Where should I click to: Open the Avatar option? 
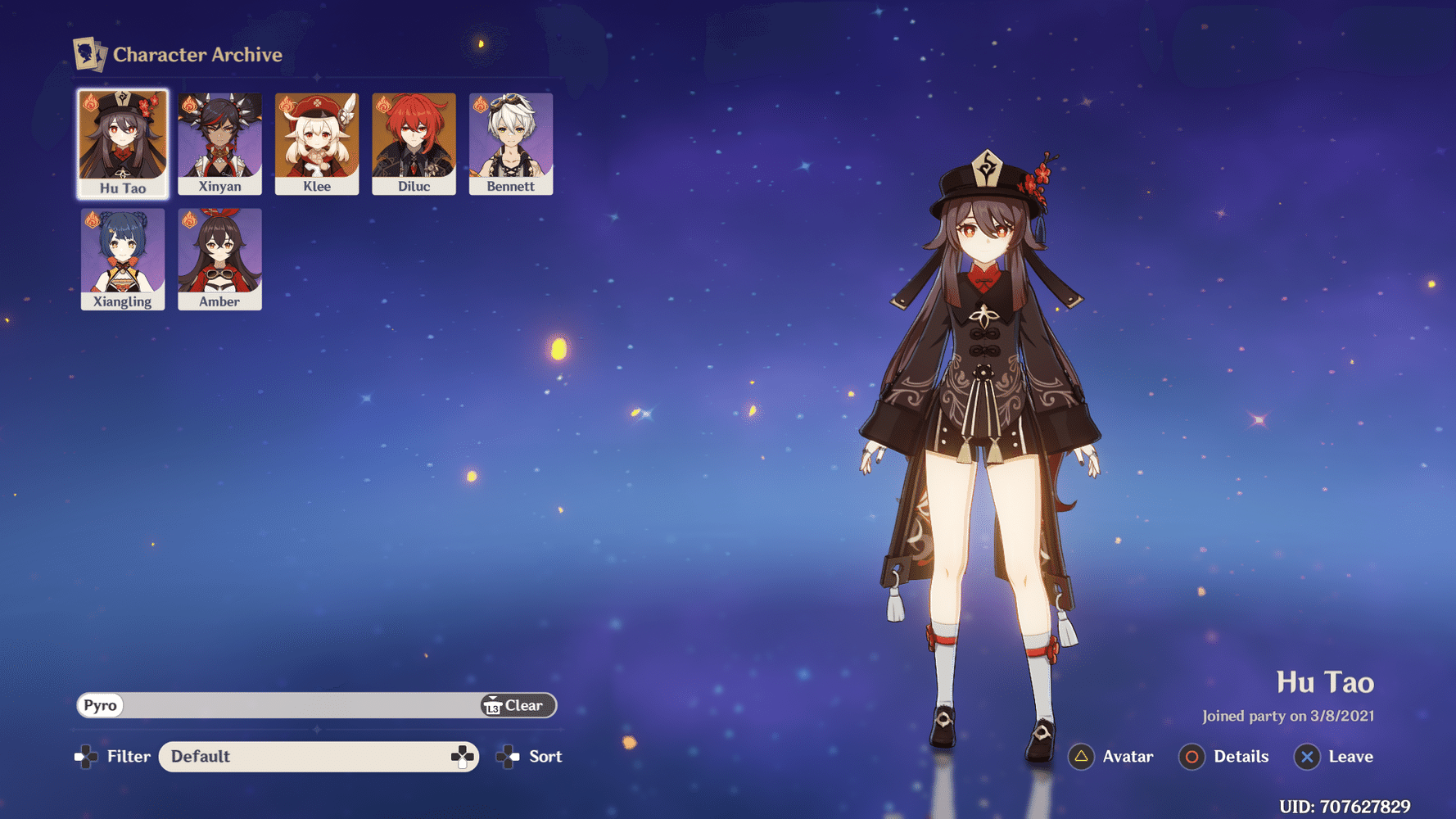pos(1112,757)
